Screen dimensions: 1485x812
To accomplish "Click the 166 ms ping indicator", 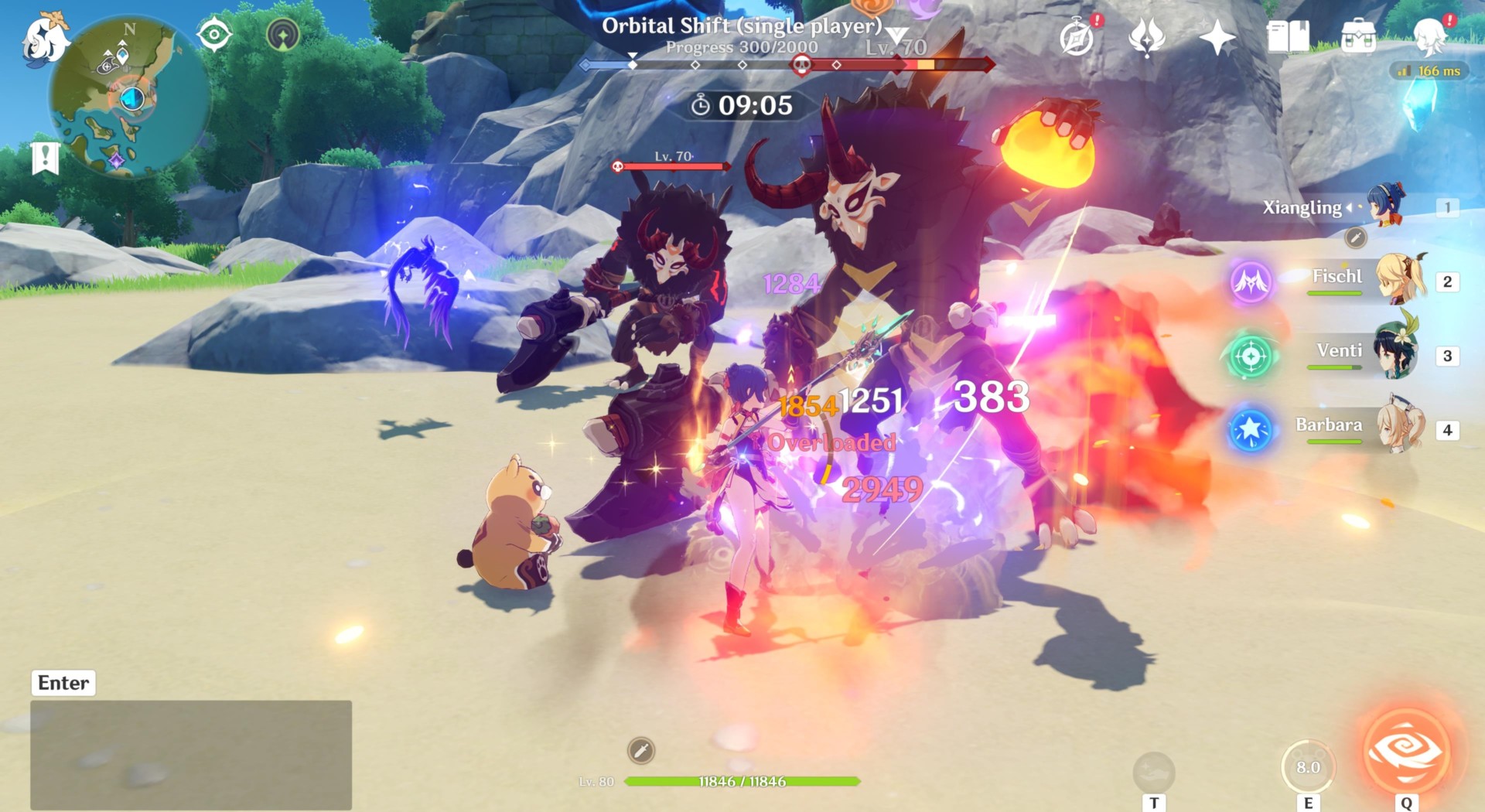I will (1431, 70).
